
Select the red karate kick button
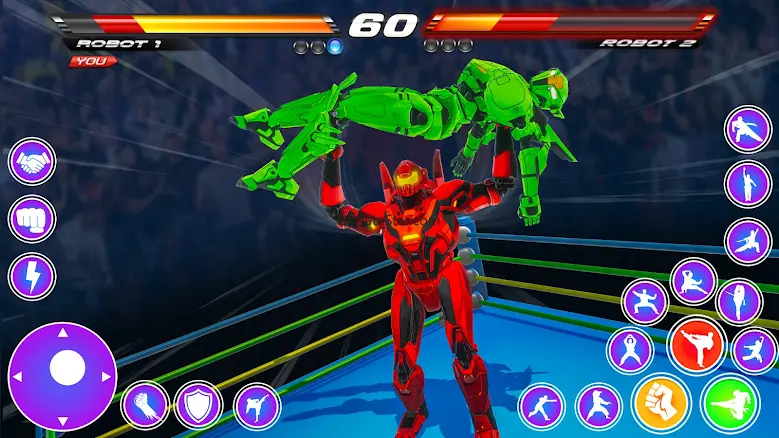point(698,346)
